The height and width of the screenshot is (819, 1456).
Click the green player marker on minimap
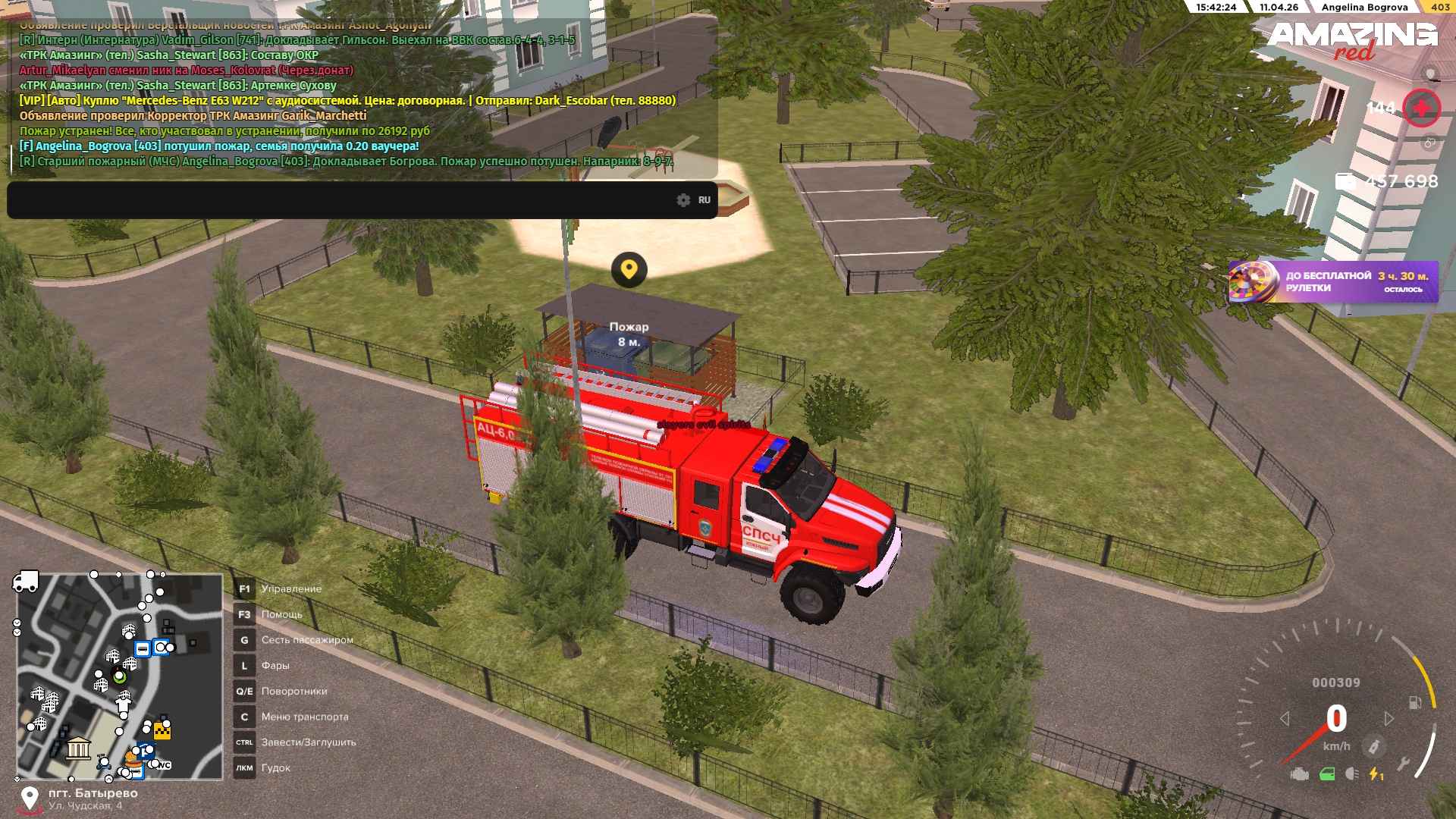click(x=119, y=676)
